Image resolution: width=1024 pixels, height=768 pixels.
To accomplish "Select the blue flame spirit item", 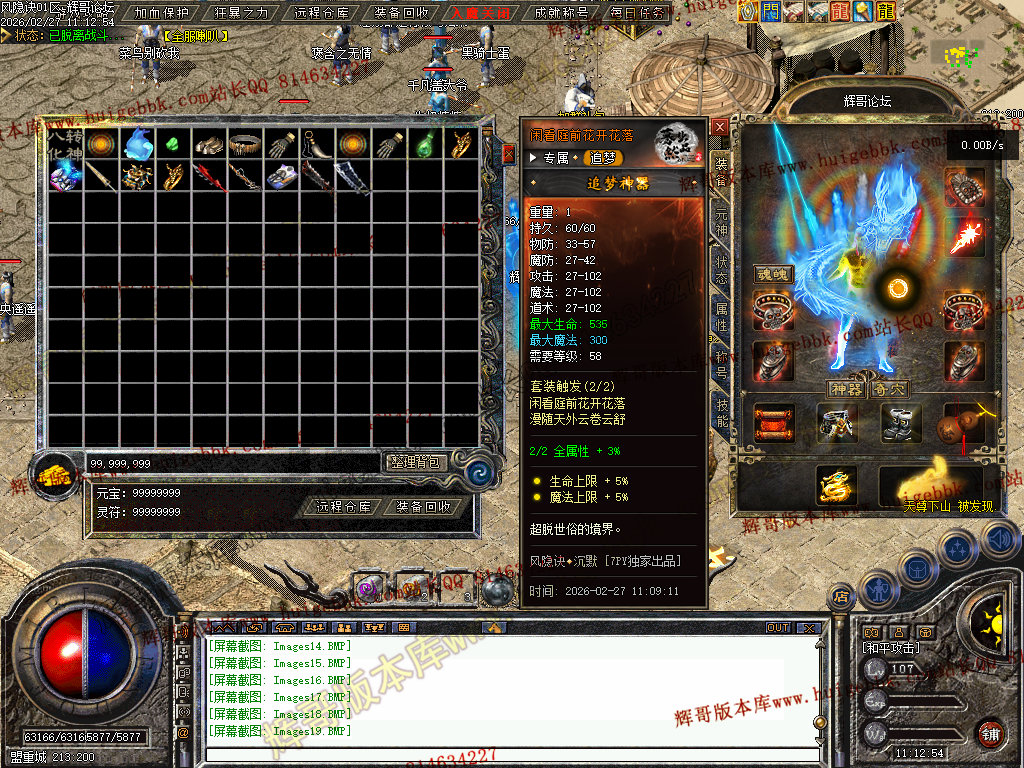I will (x=137, y=145).
